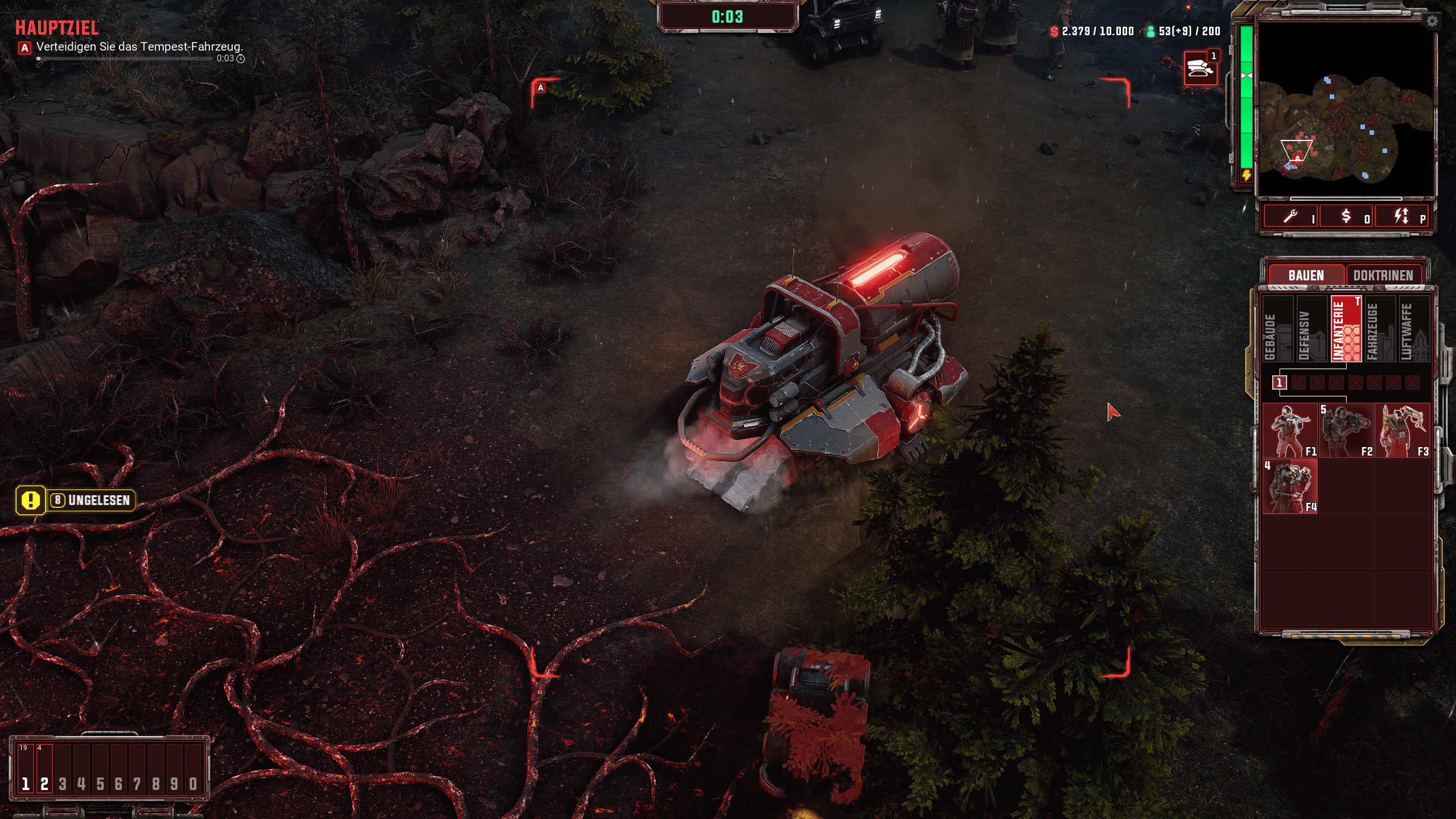This screenshot has height=819, width=1456.
Task: Choose the Defensiv build category
Action: click(1312, 329)
